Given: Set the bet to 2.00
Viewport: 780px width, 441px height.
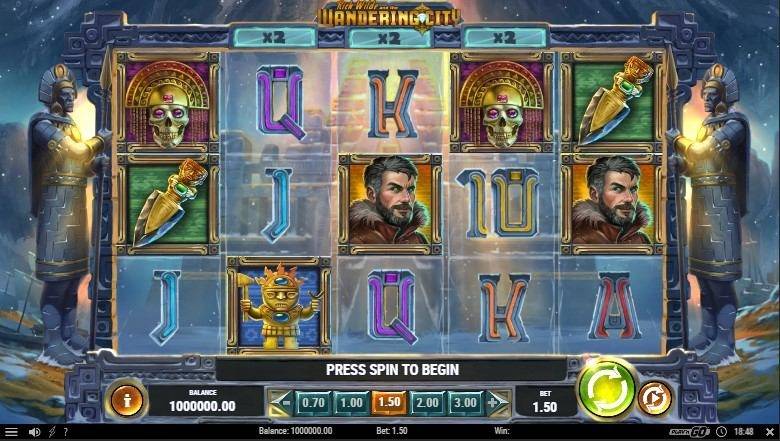Looking at the screenshot, I should point(425,402).
